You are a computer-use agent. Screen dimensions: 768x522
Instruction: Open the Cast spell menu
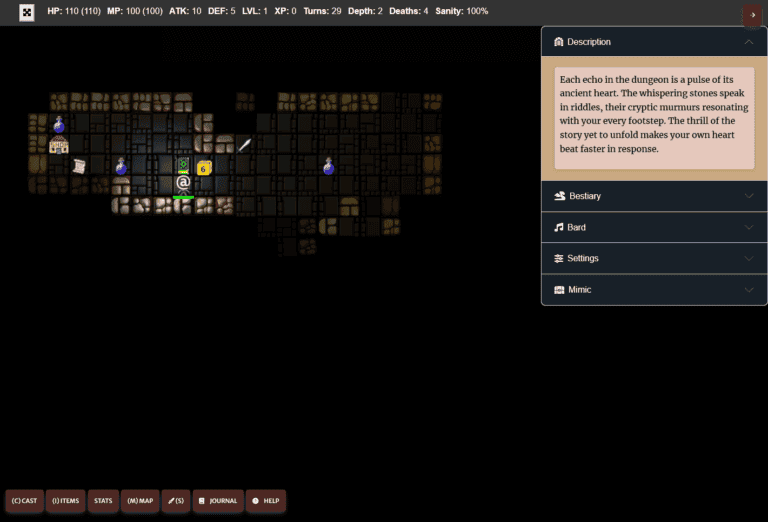pos(25,500)
